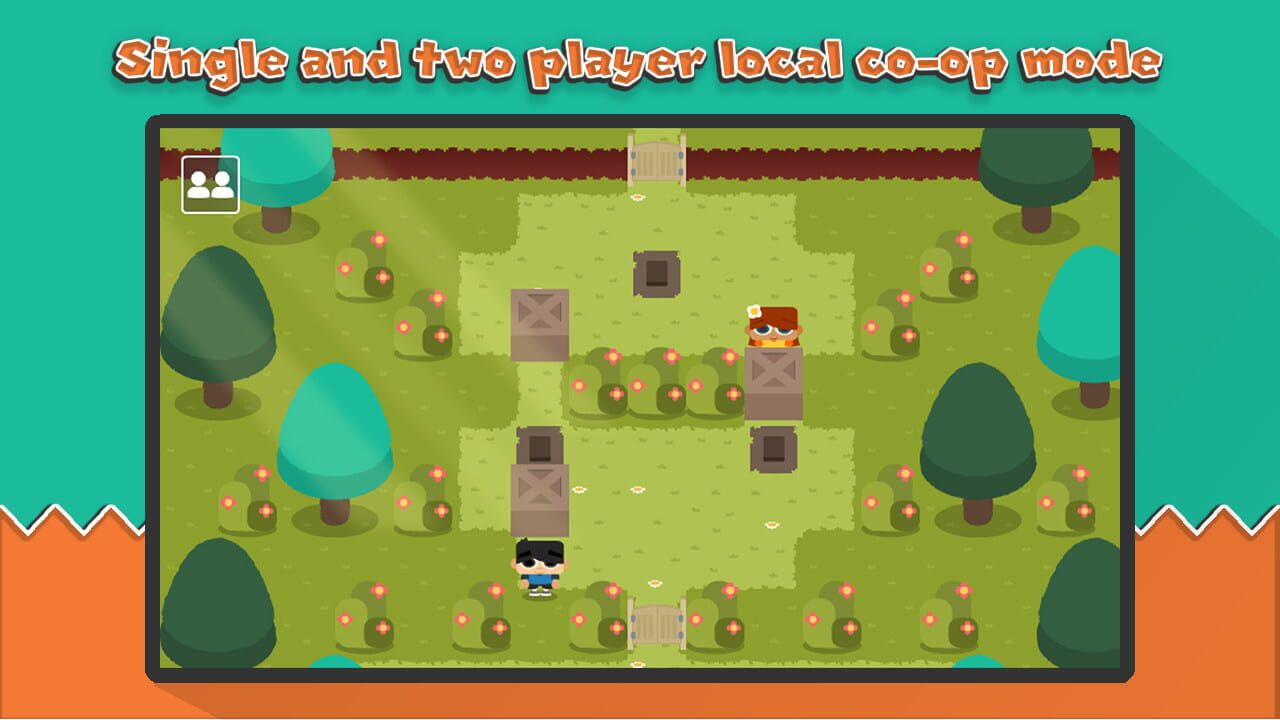This screenshot has width=1280, height=720.
Task: Click the wooden gate at the bottom
Action: [x=655, y=627]
